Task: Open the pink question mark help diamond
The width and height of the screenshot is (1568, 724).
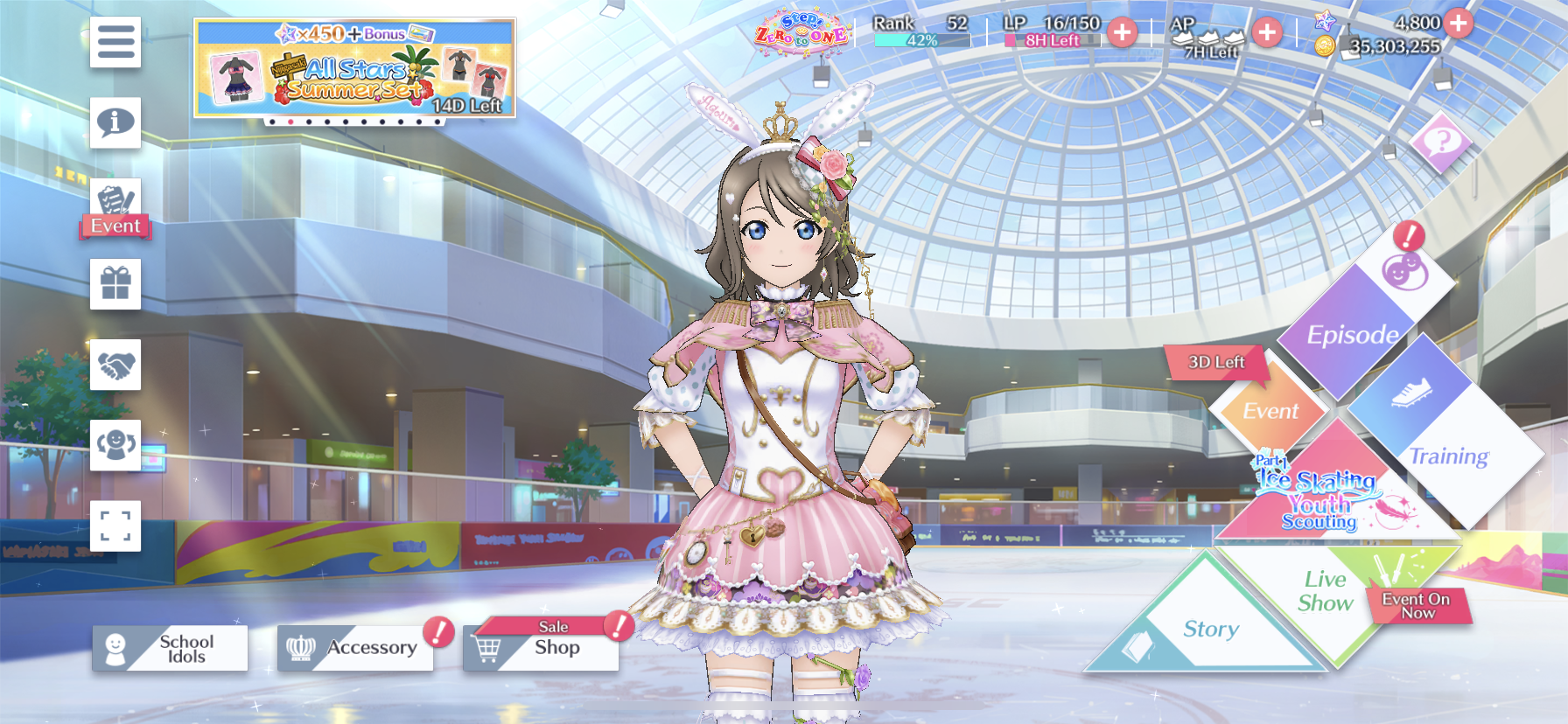Action: pos(1440,141)
